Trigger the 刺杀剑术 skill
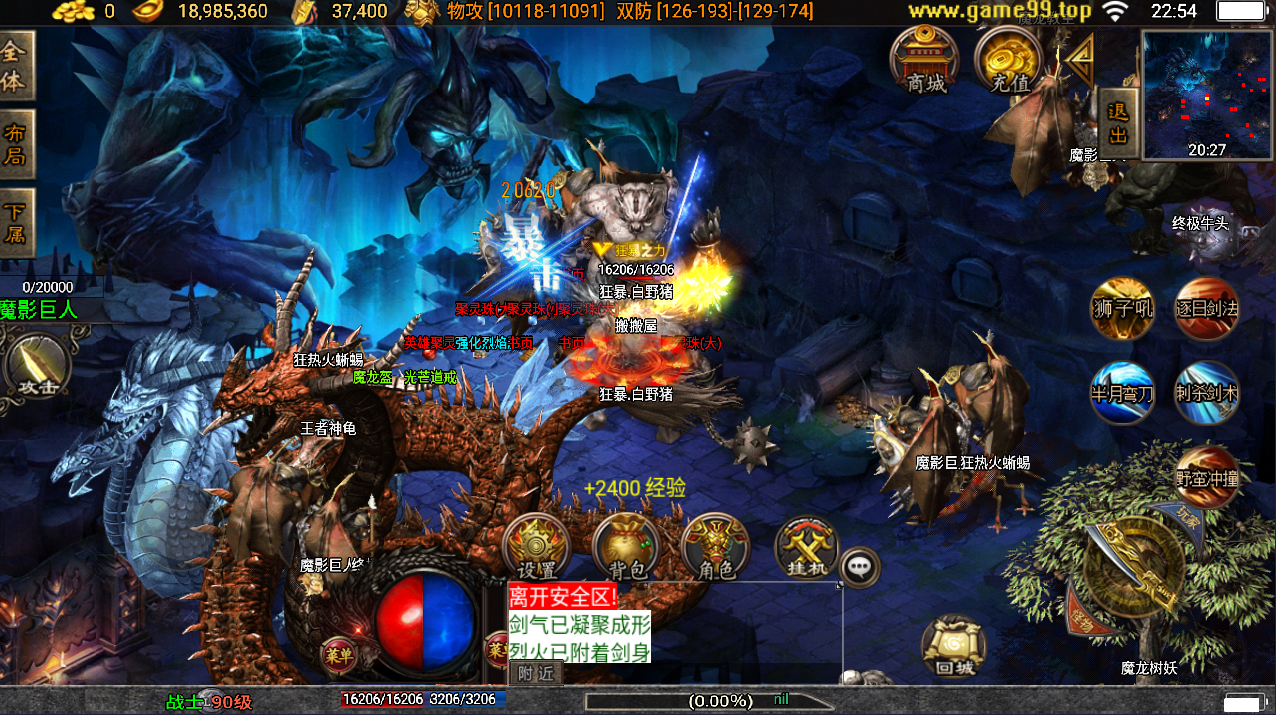The height and width of the screenshot is (715, 1276). pos(1206,392)
